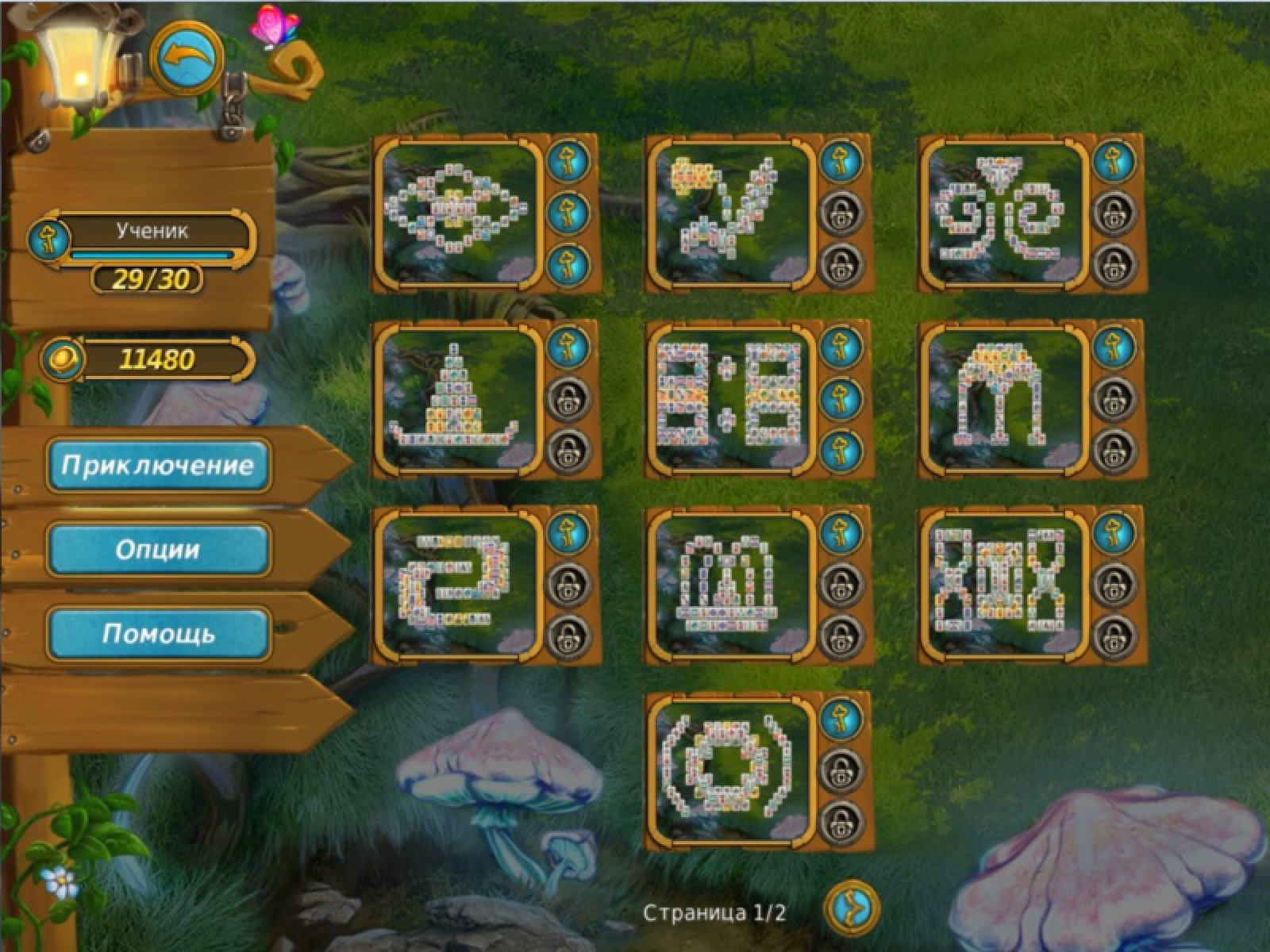1270x952 pixels.
Task: Click the back arrow button
Action: click(x=187, y=58)
